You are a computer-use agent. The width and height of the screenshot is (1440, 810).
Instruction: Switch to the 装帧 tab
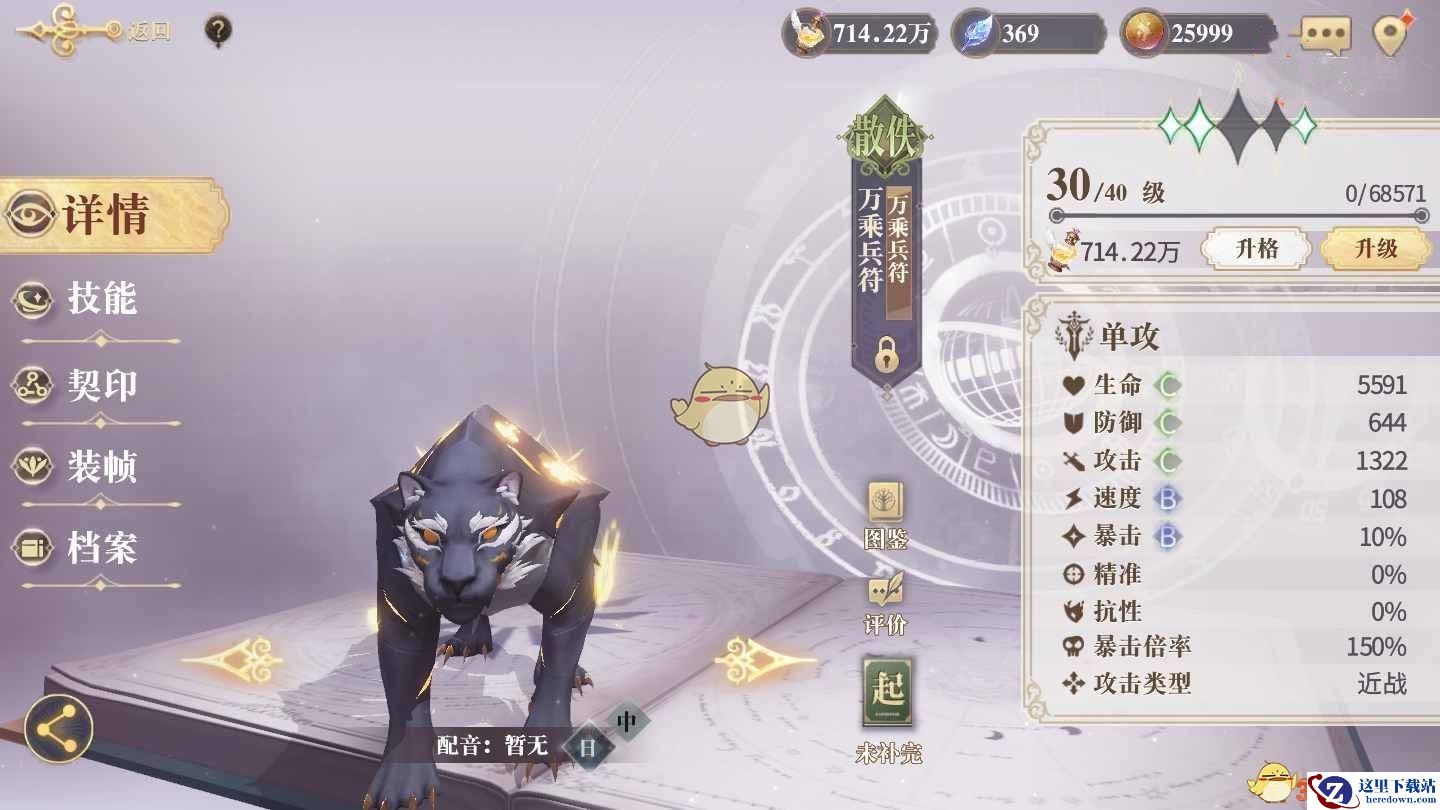click(x=100, y=467)
